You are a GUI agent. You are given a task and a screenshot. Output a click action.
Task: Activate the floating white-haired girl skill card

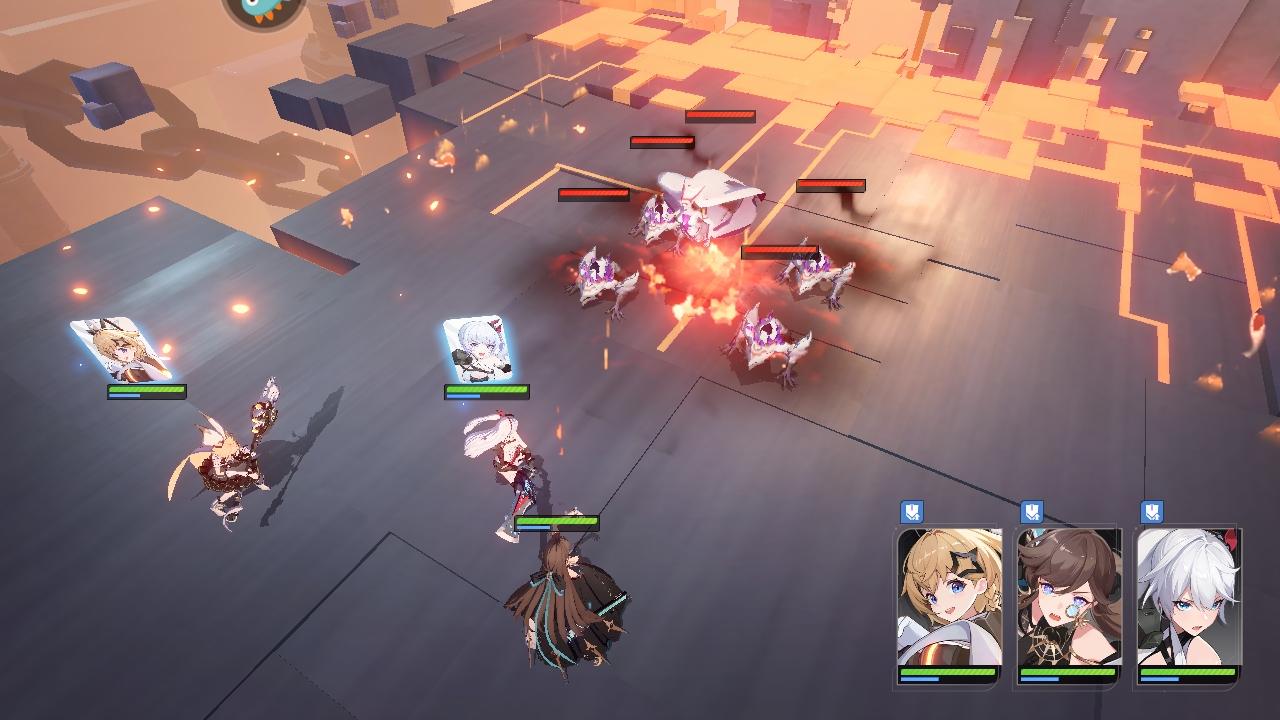pos(479,351)
